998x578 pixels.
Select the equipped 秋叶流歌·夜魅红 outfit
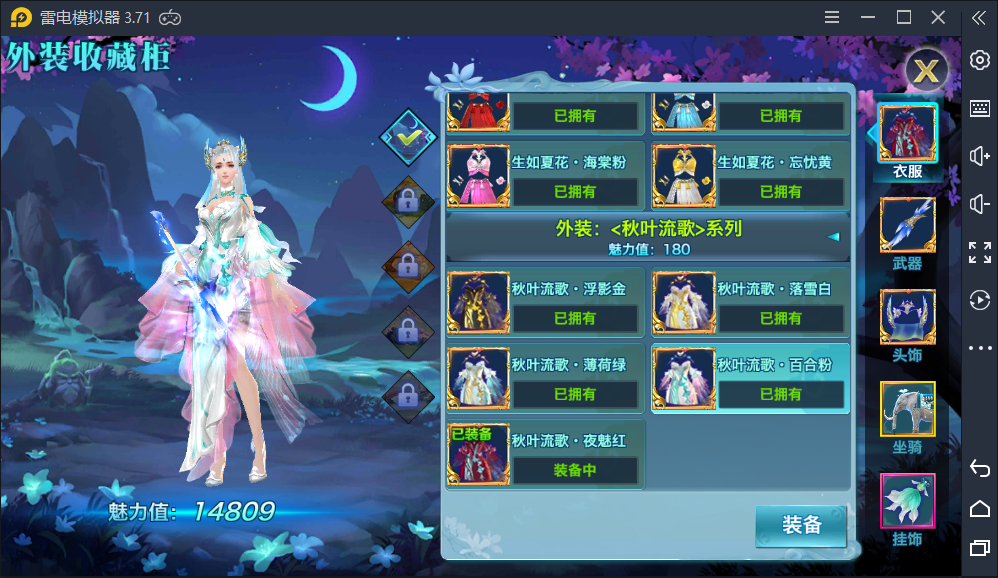545,454
